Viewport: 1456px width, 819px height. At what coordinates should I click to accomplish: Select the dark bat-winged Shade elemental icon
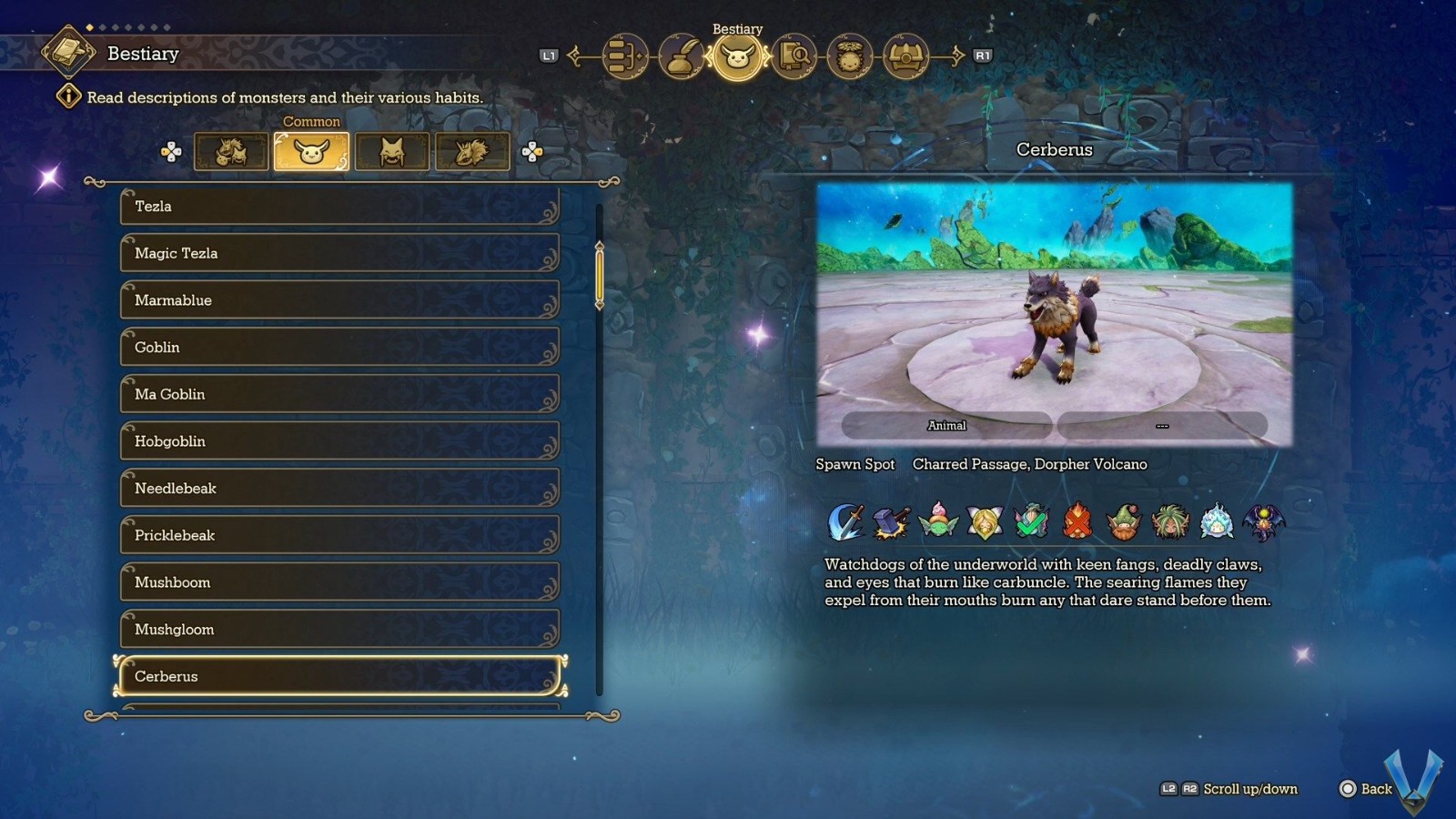1262,519
